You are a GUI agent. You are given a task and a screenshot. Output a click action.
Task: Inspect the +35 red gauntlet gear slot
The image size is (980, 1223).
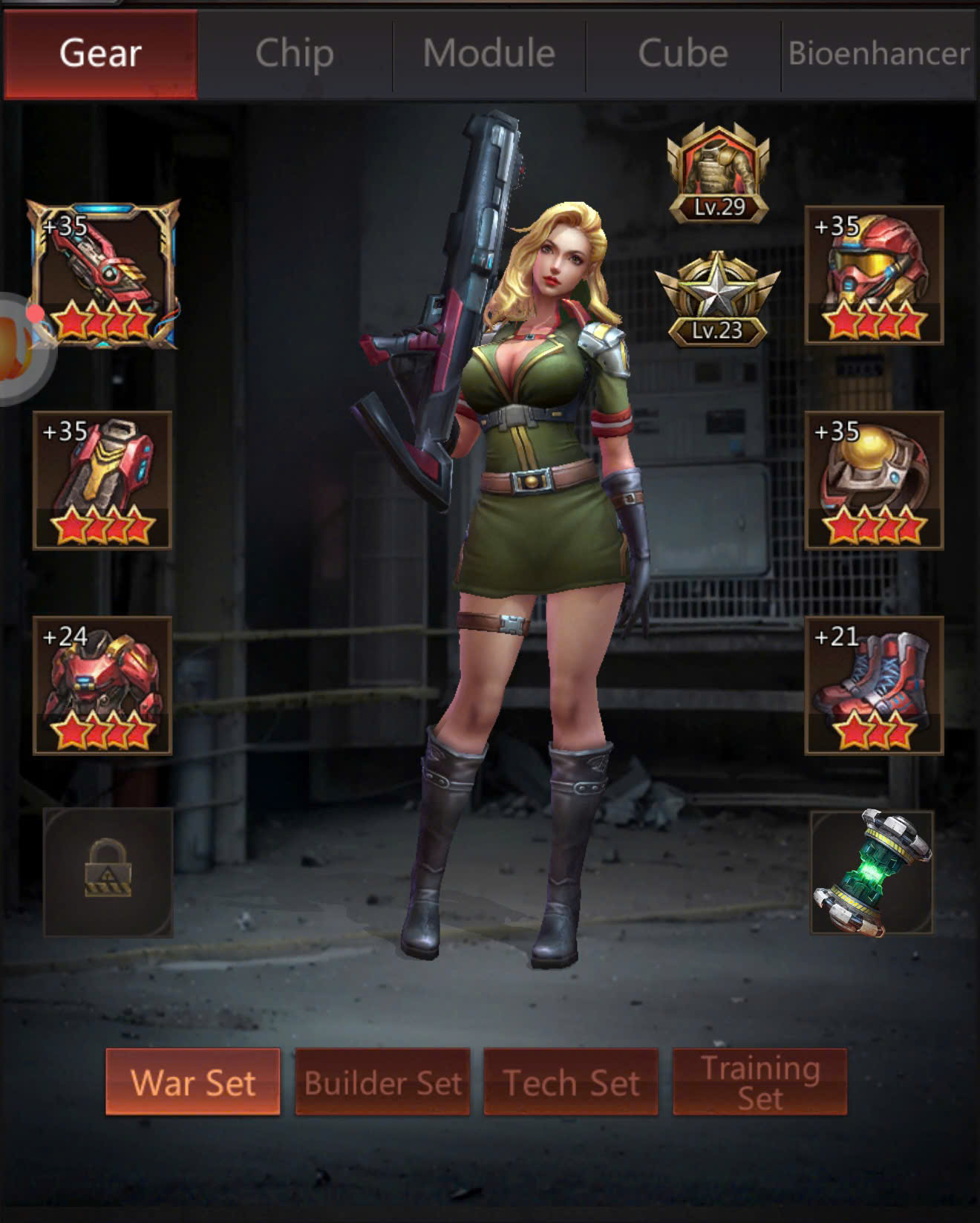coord(102,480)
